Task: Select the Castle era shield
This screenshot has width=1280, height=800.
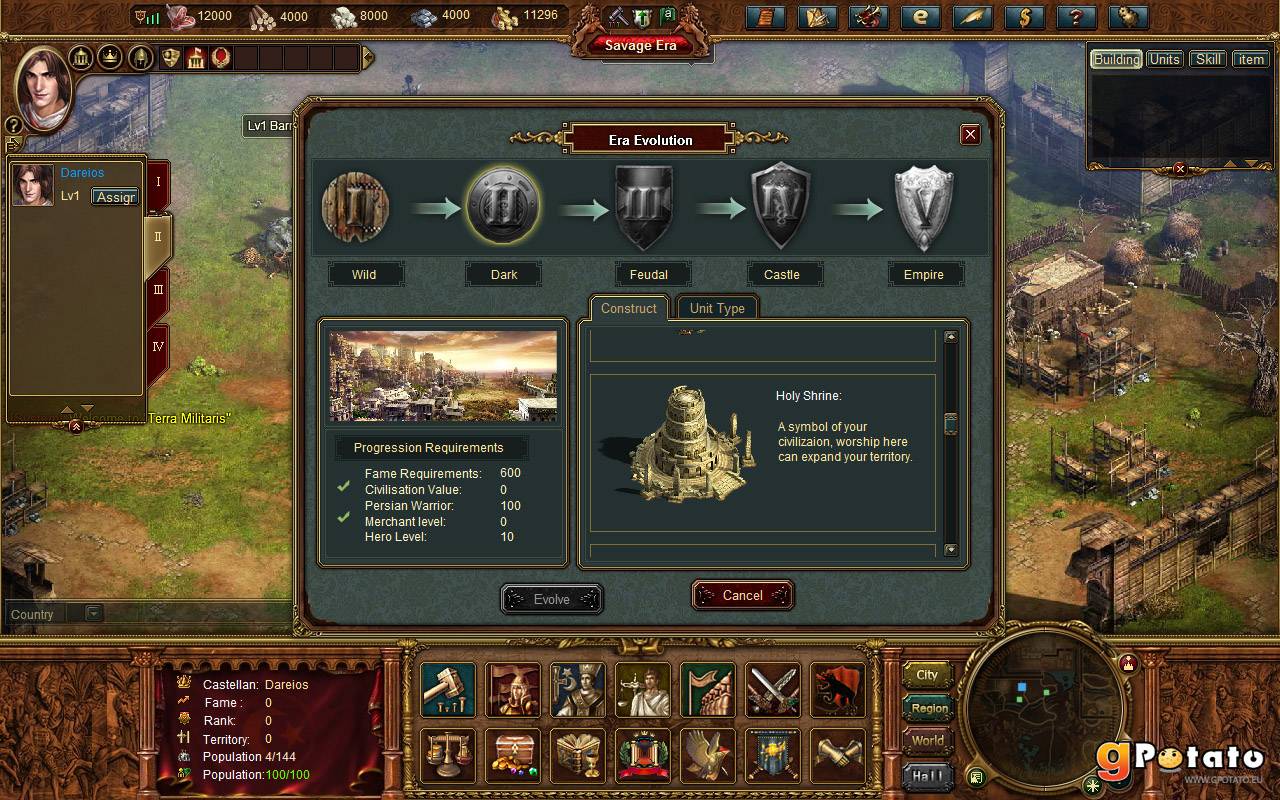Action: [x=781, y=208]
